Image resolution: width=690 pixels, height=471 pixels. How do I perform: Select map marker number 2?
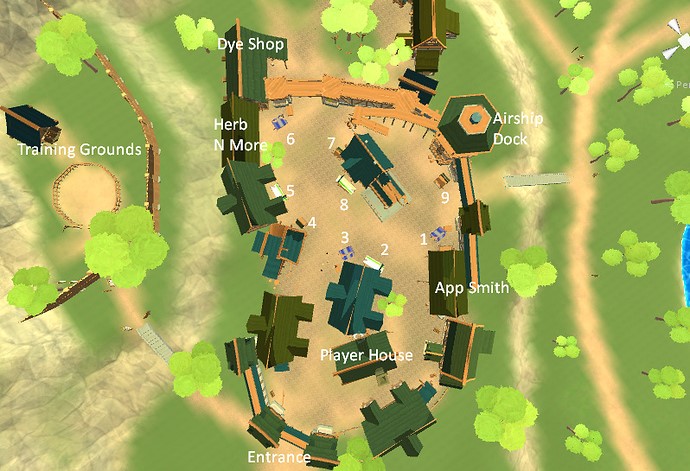[x=383, y=249]
